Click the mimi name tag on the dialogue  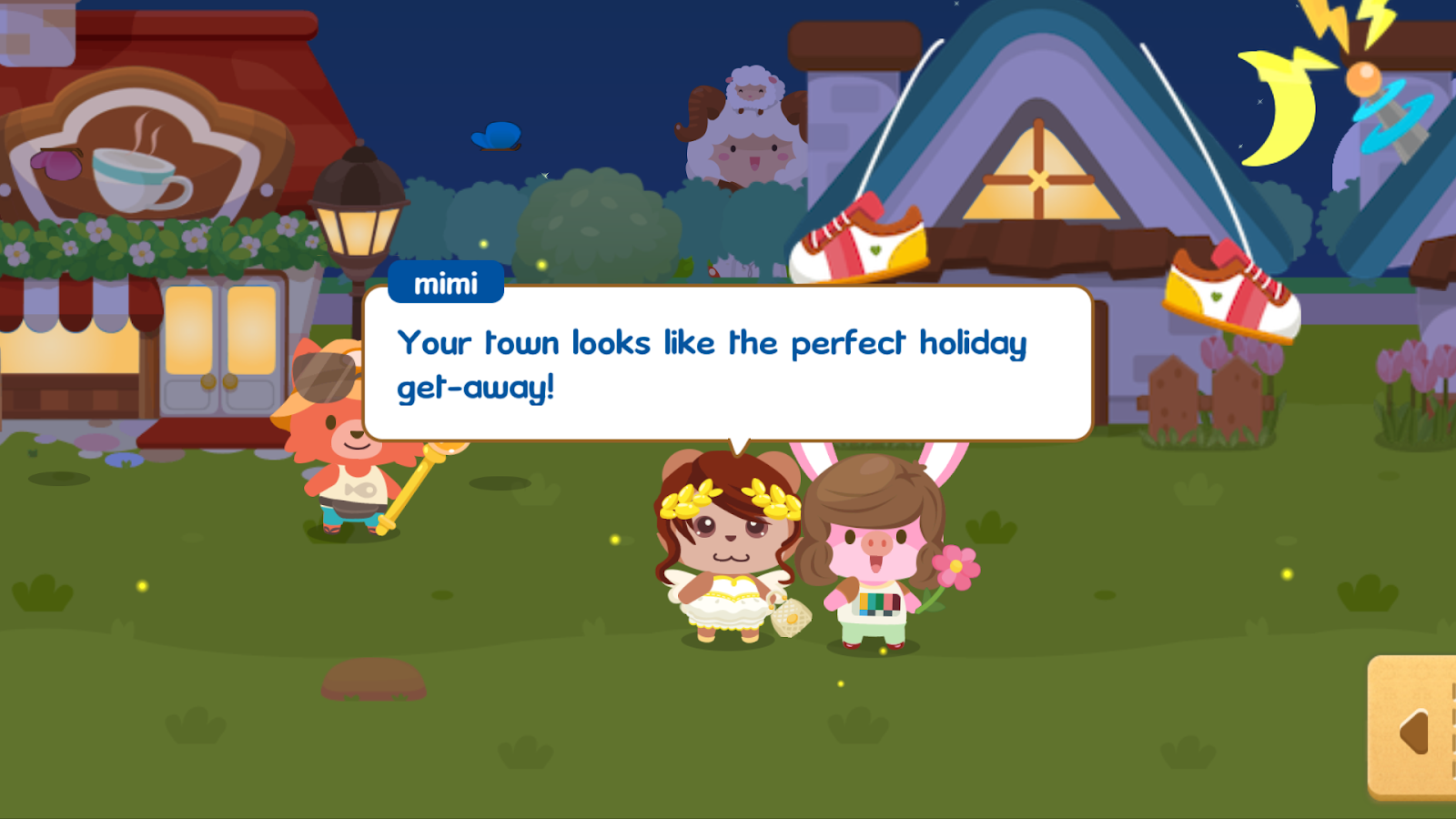(x=448, y=284)
